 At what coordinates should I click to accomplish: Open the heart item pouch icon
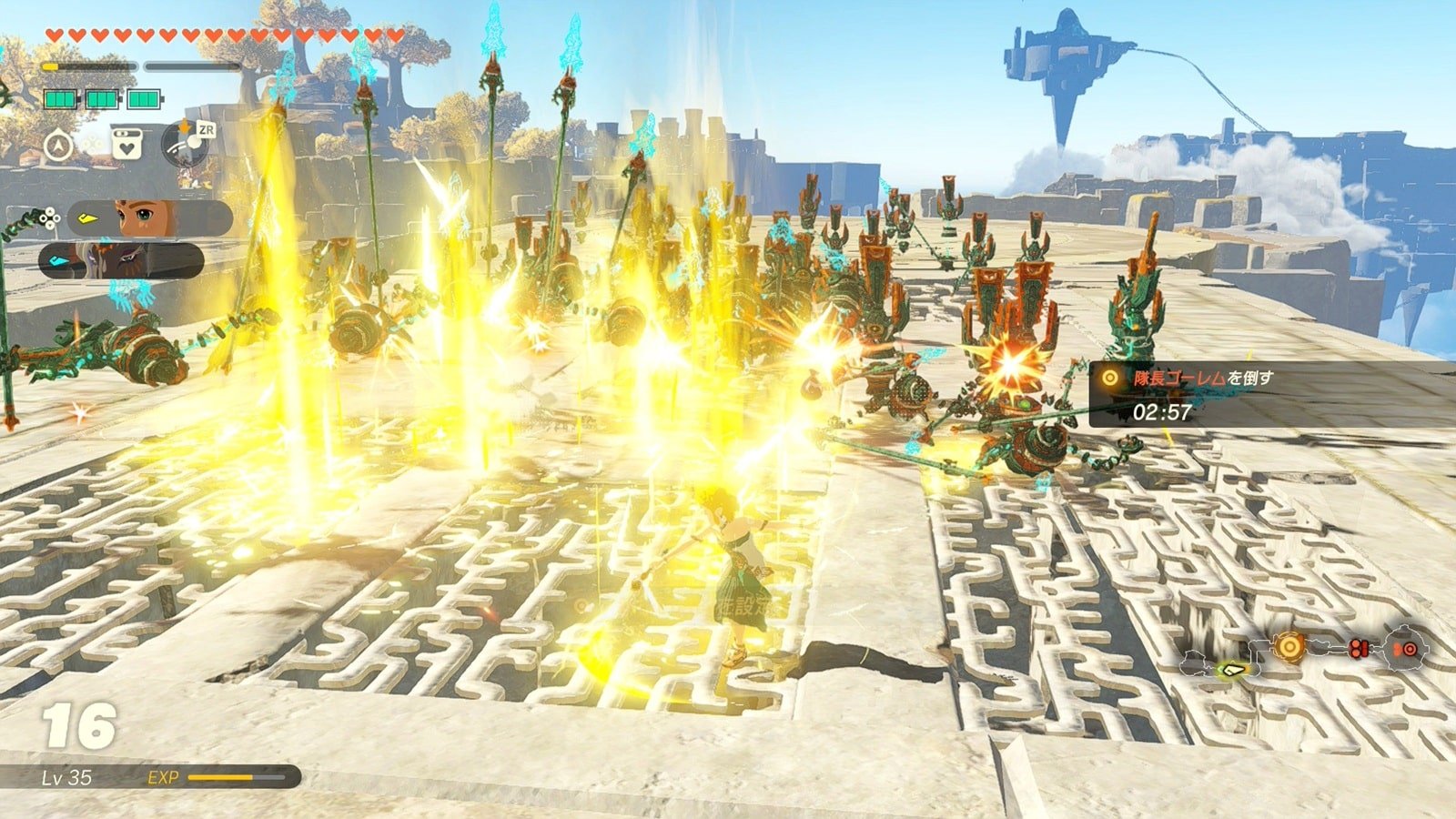tap(126, 144)
